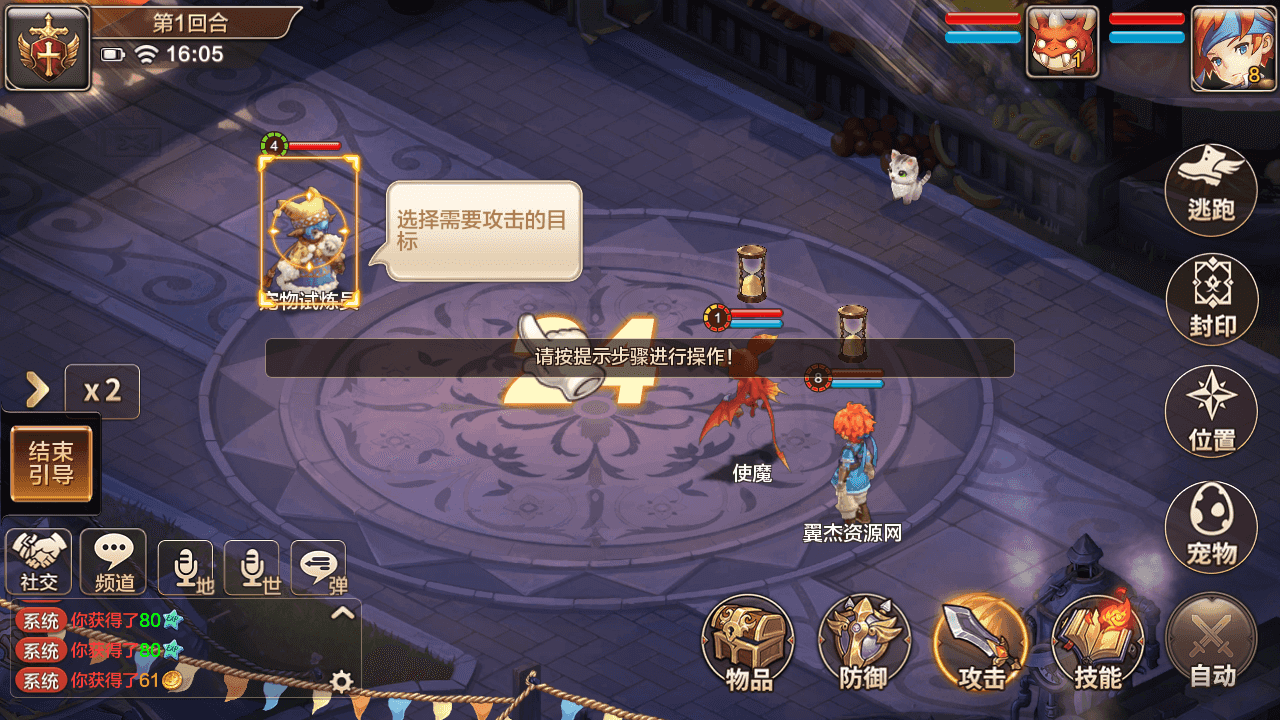1280x720 pixels.
Task: Open the chat settings gear
Action: tap(342, 680)
